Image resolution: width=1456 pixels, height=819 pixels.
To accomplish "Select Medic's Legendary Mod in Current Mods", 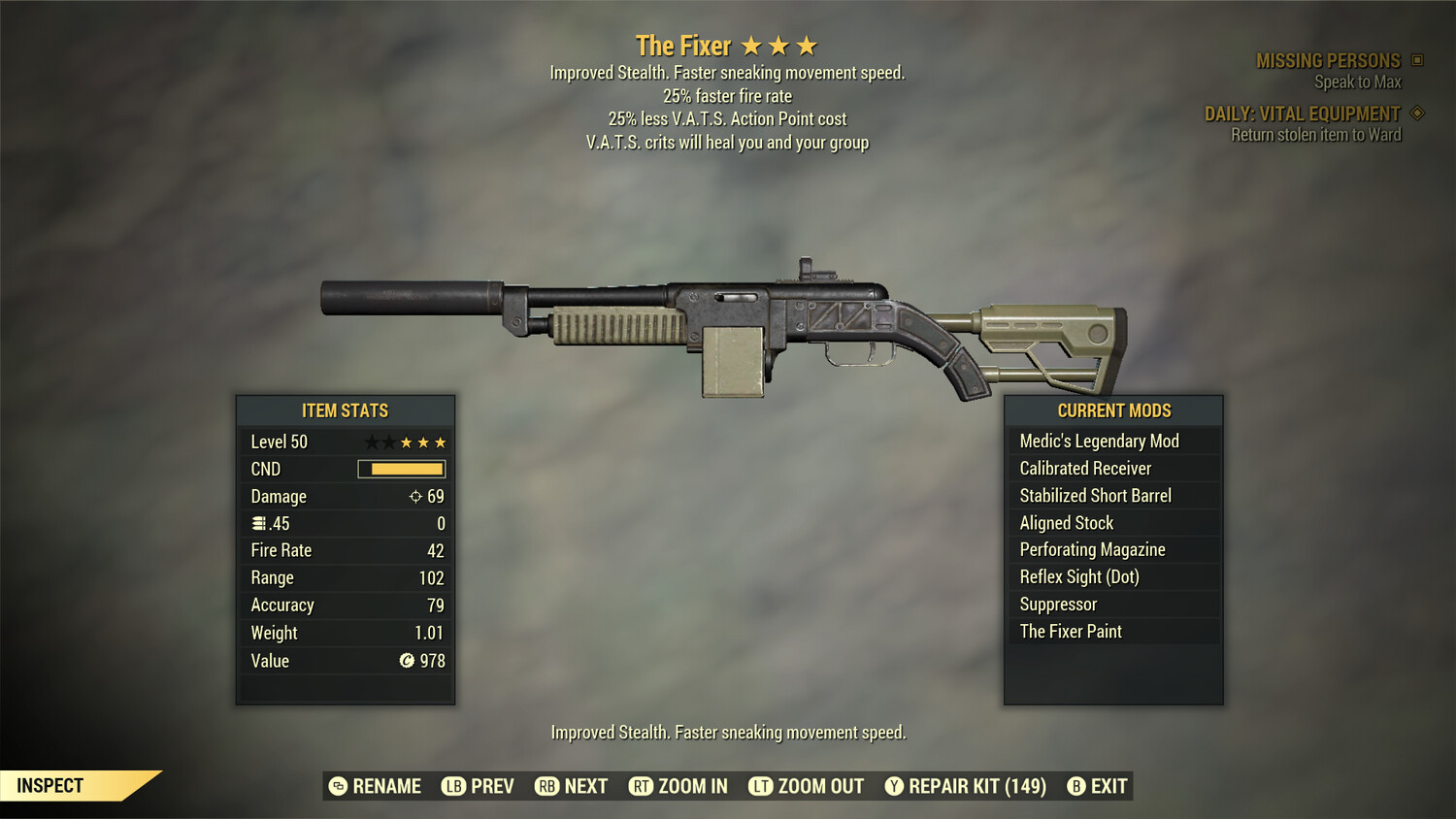I will click(x=1098, y=441).
